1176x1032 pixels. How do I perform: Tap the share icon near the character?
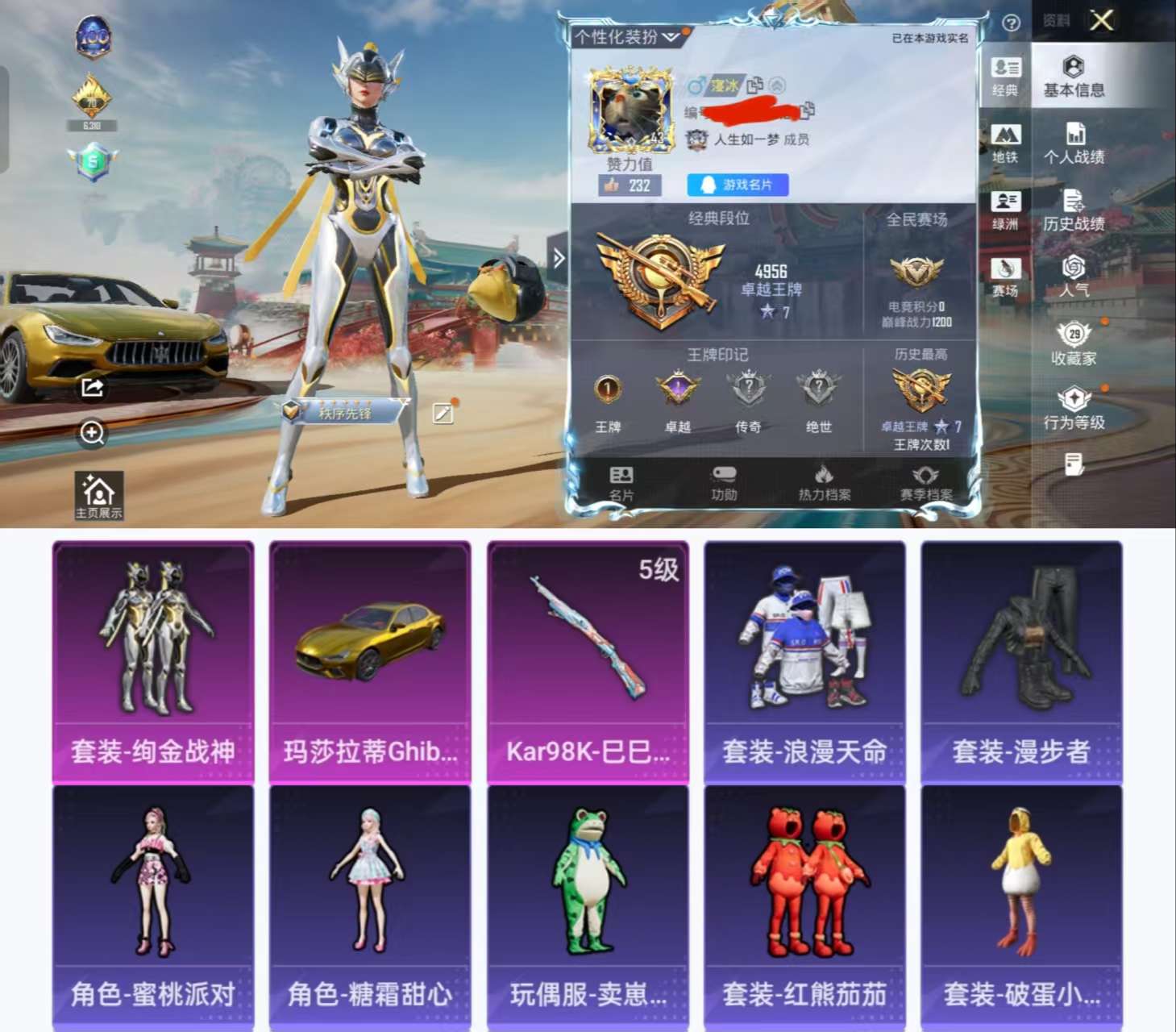(x=92, y=389)
